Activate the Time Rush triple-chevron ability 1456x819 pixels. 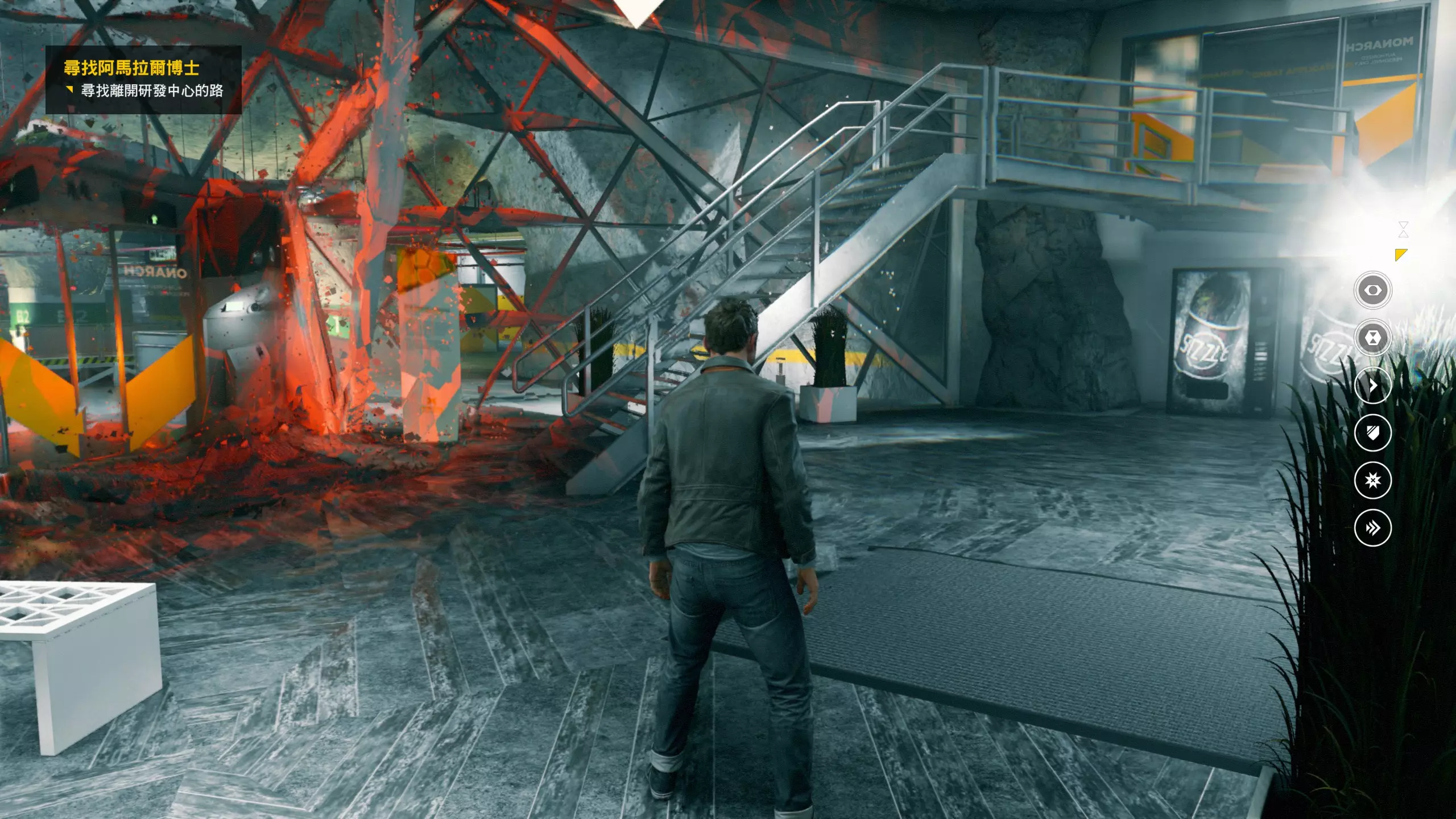coord(1372,528)
